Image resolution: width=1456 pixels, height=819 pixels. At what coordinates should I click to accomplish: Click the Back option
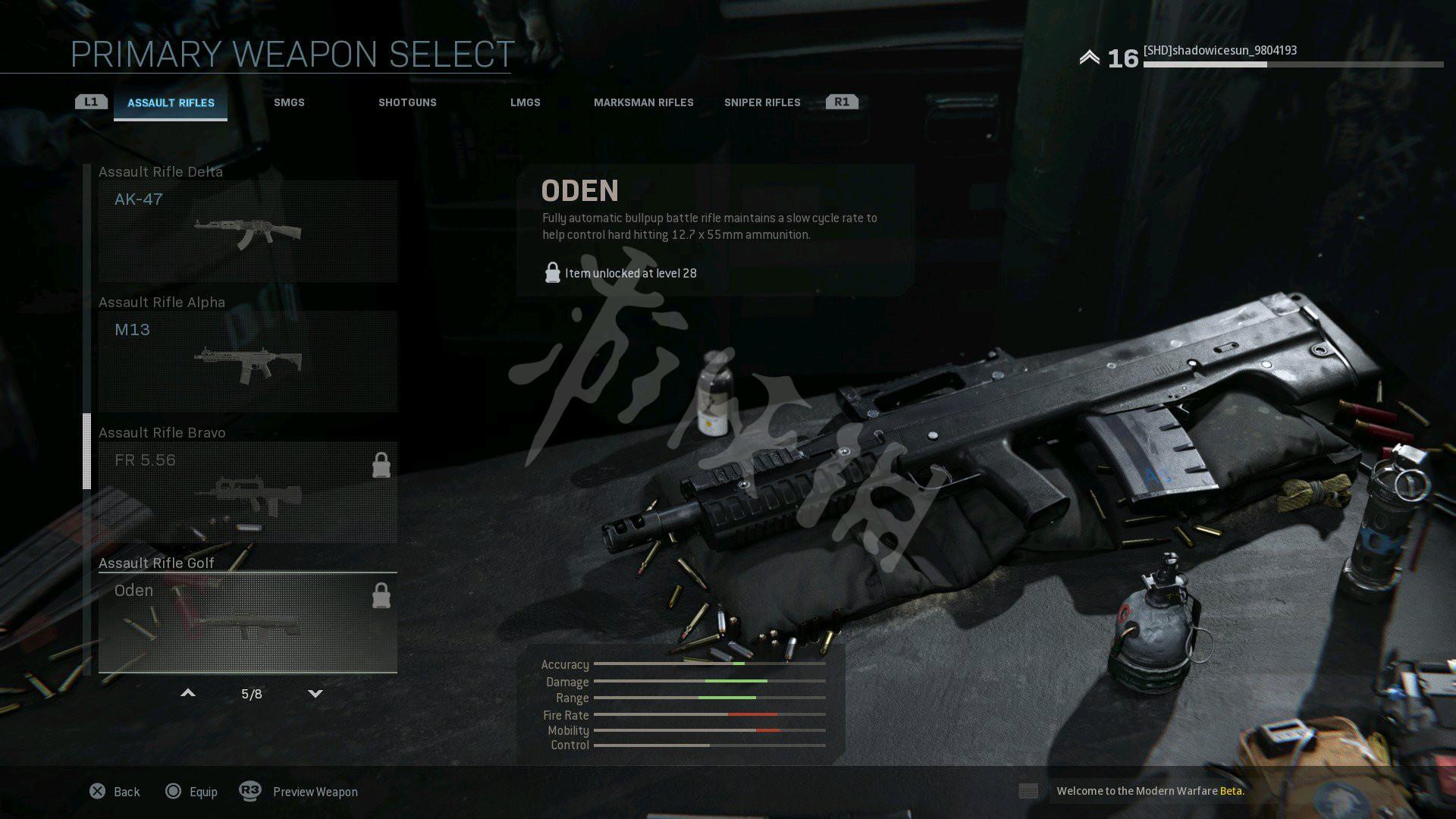(115, 792)
